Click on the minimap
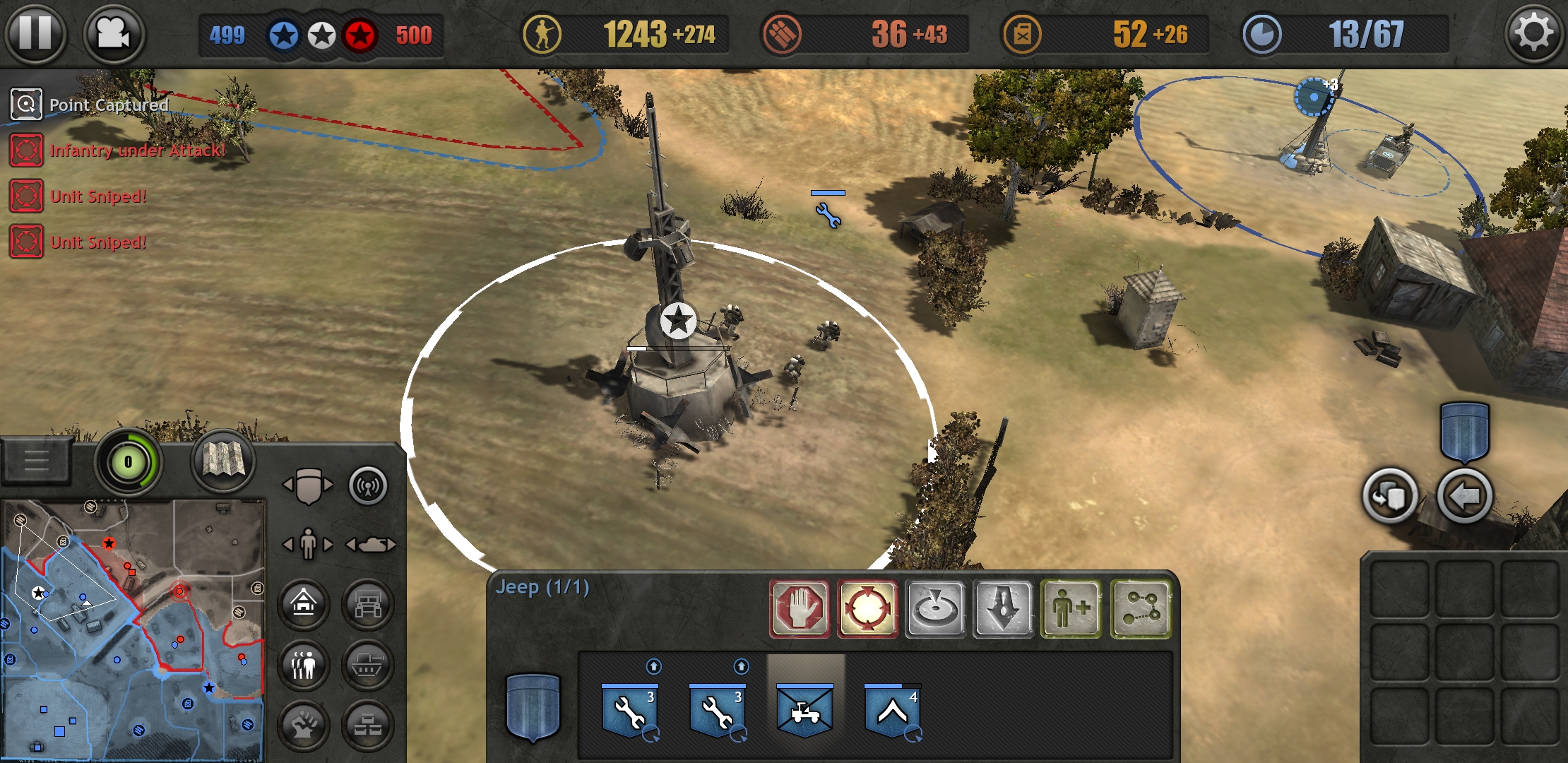The width and height of the screenshot is (1568, 763). click(133, 630)
